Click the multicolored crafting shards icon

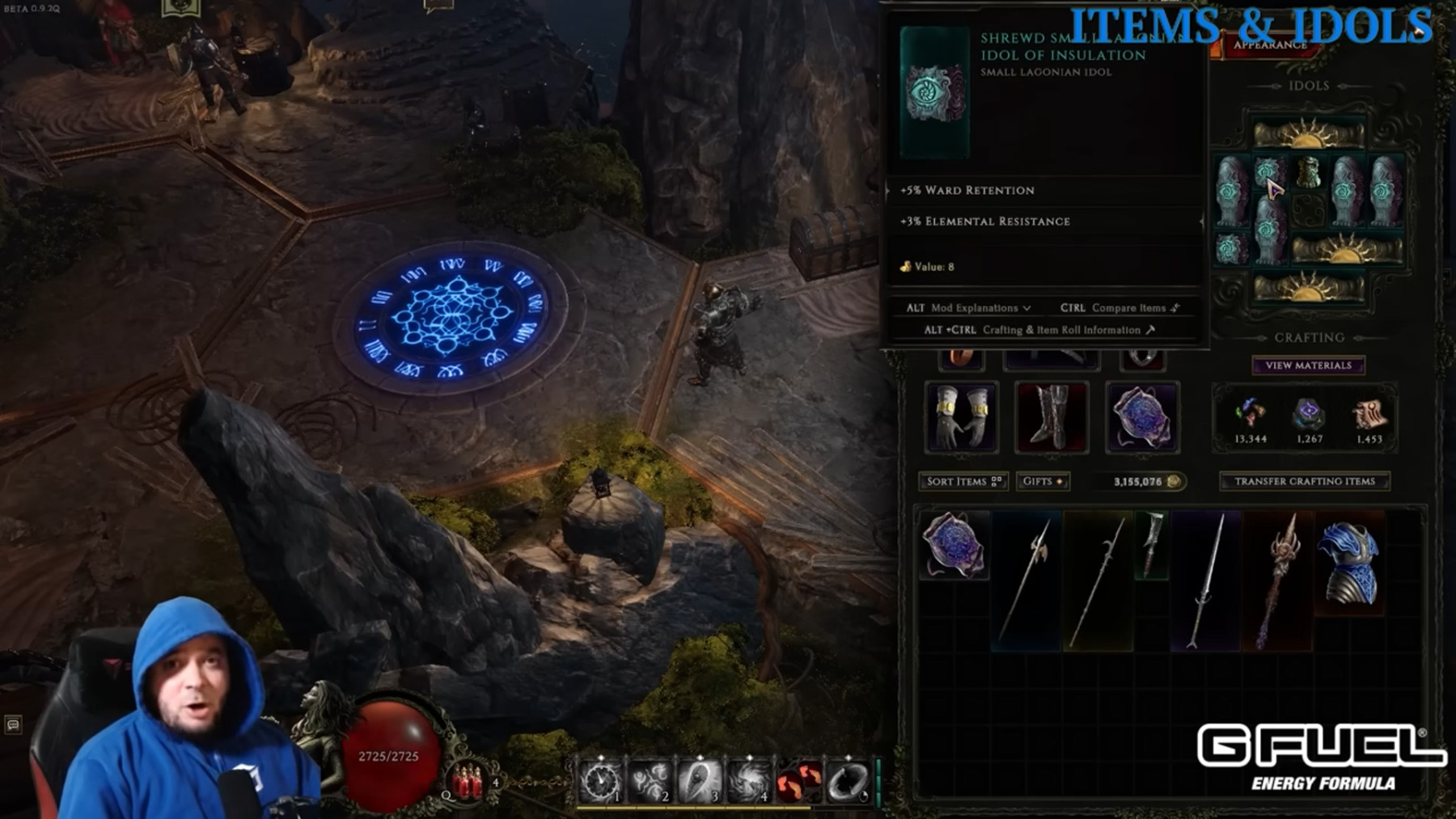click(x=1250, y=413)
